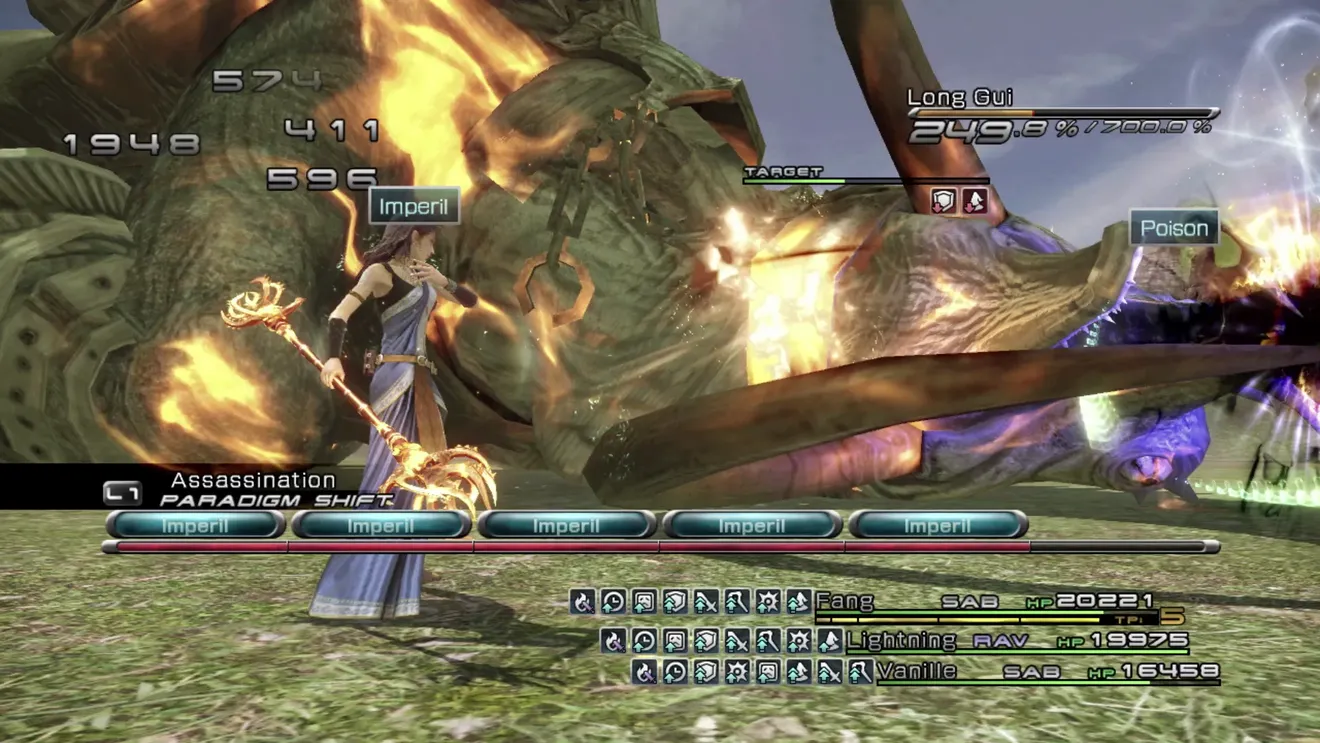Screen dimensions: 1320x743
Task: Click Lightning's Protect shield status icon
Action: (706, 640)
